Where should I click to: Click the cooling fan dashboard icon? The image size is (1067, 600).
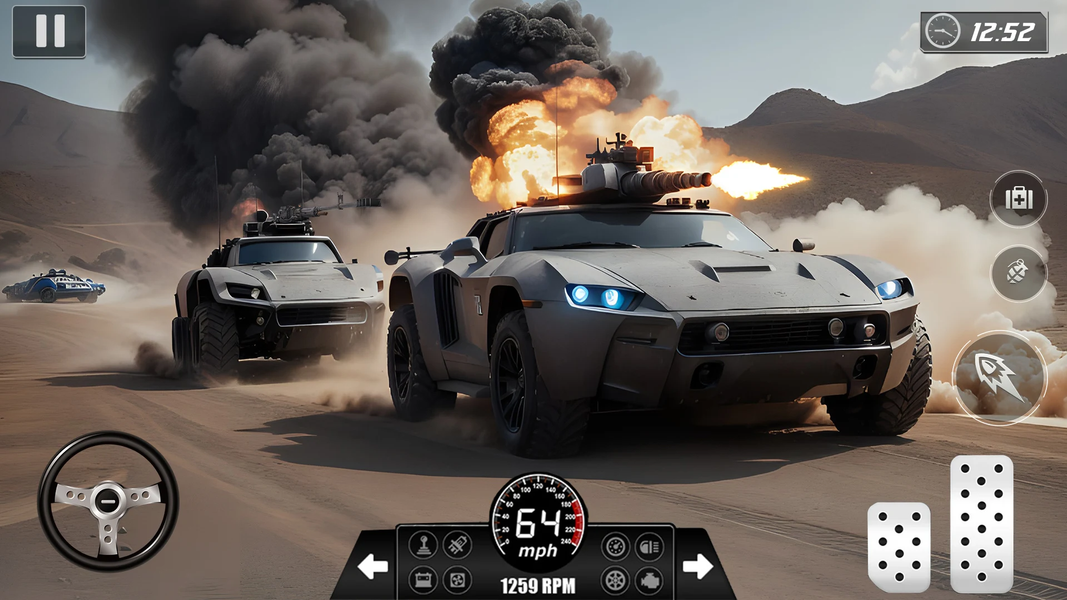[457, 580]
